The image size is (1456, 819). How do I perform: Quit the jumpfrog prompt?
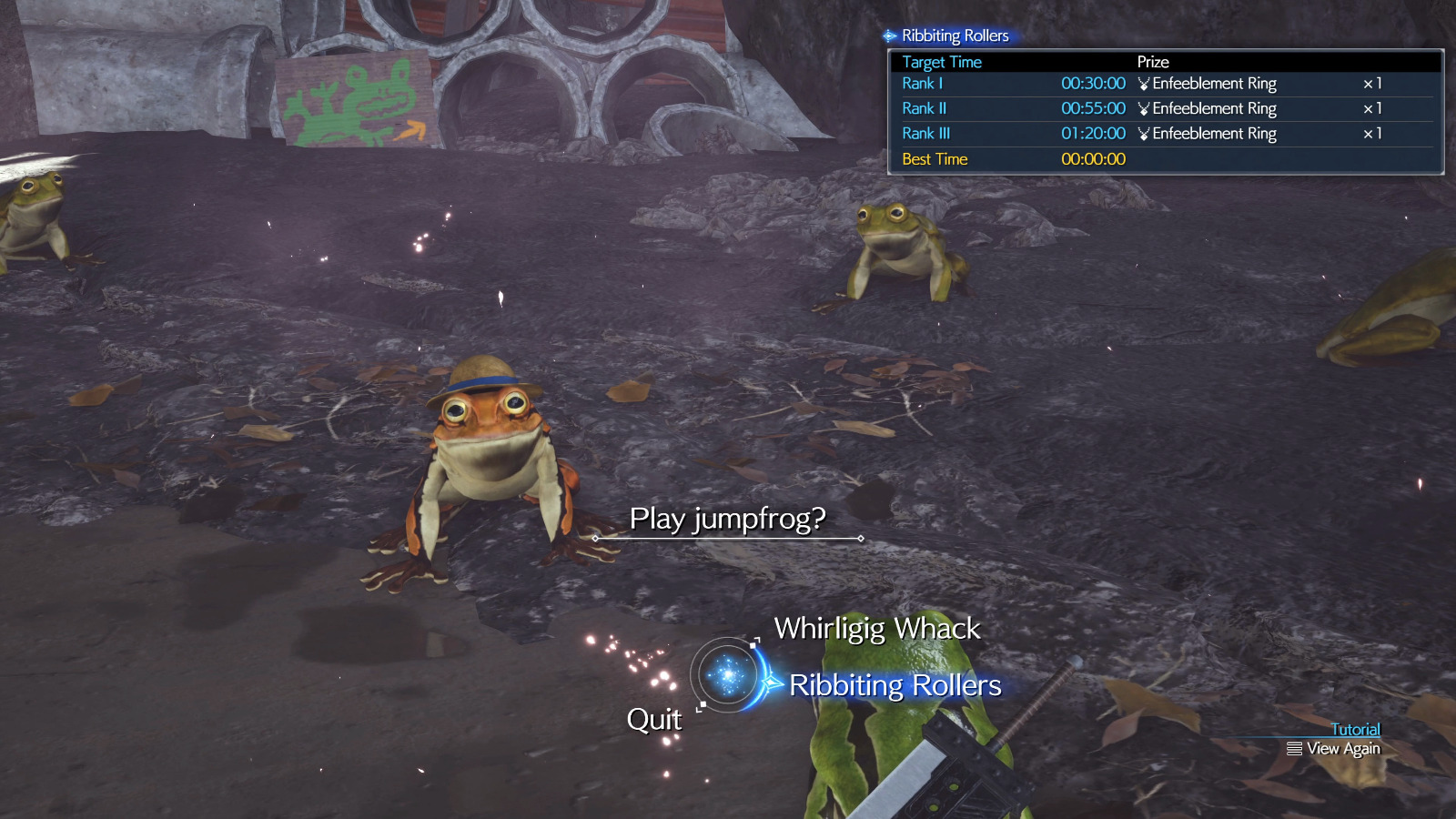(x=653, y=720)
